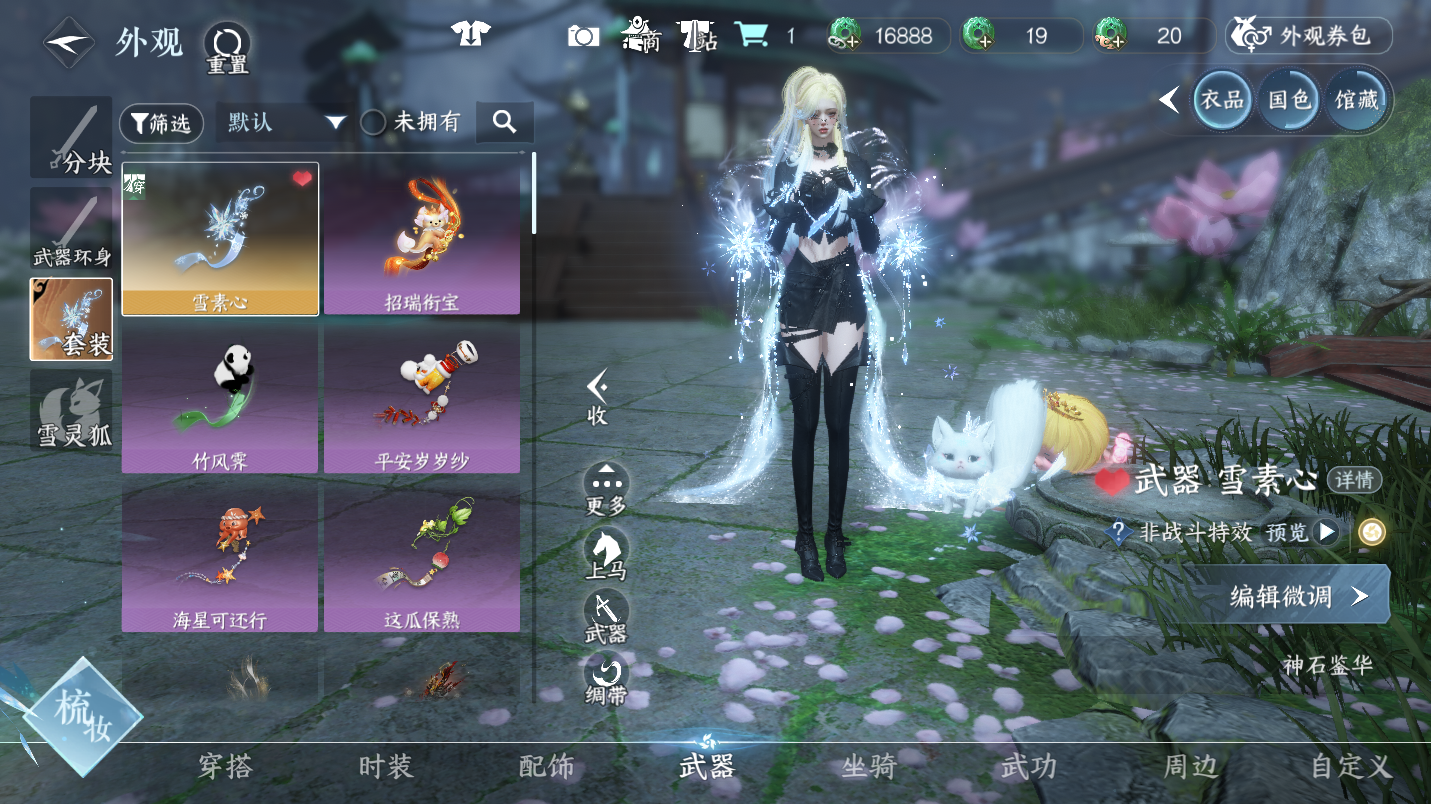
Task: Select the 竹风霁 panda weapon skin
Action: pyautogui.click(x=220, y=398)
